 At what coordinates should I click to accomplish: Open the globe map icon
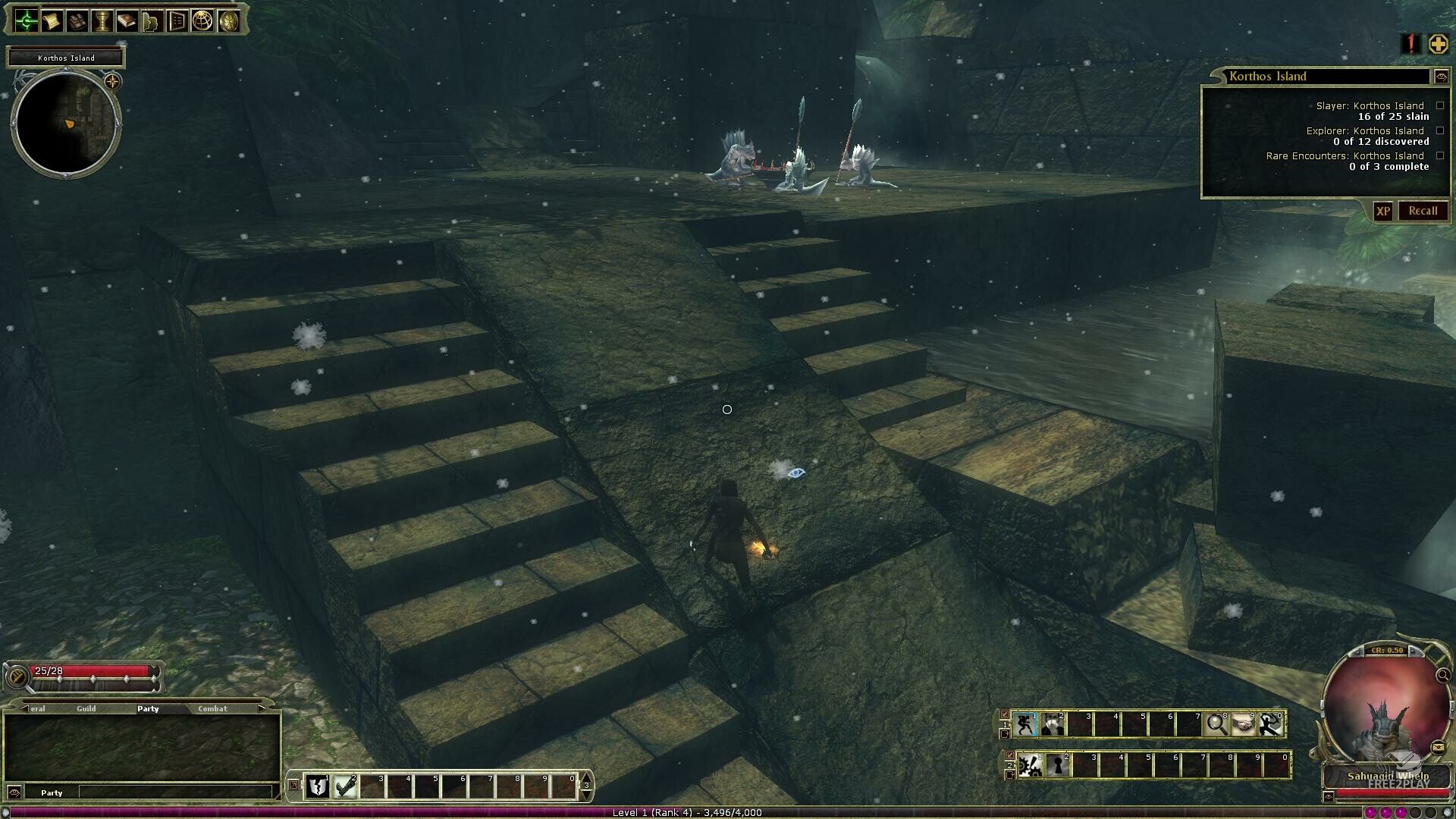[x=202, y=21]
